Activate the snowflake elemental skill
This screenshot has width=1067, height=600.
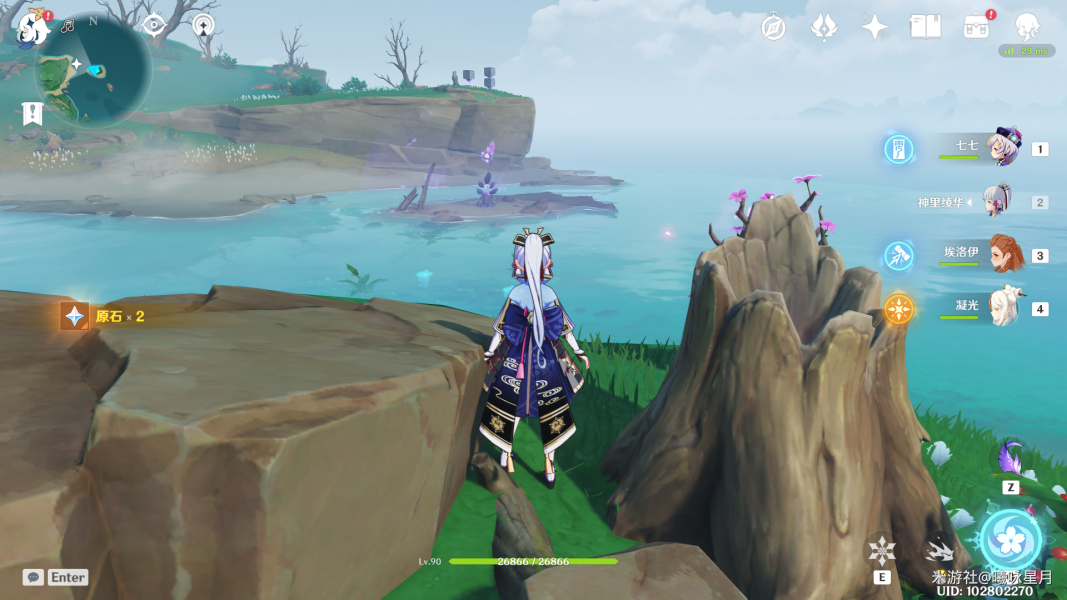coord(882,550)
